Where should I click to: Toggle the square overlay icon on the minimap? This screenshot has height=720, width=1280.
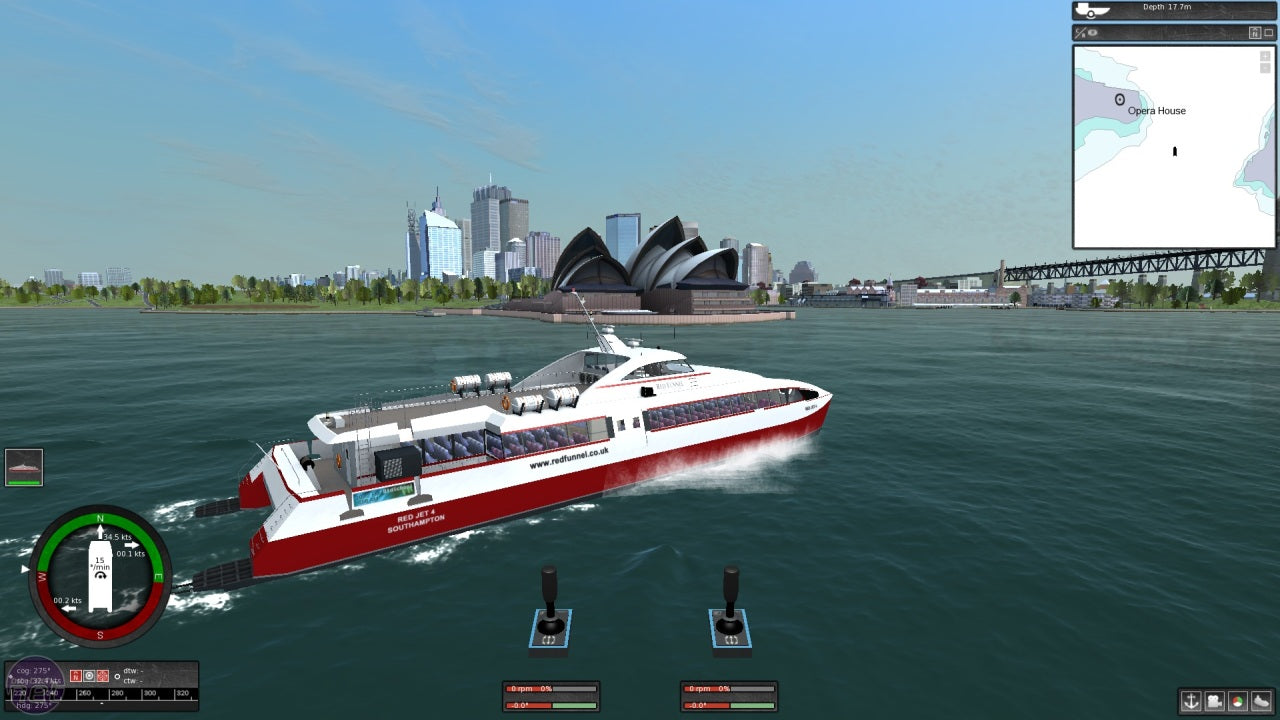point(1268,32)
